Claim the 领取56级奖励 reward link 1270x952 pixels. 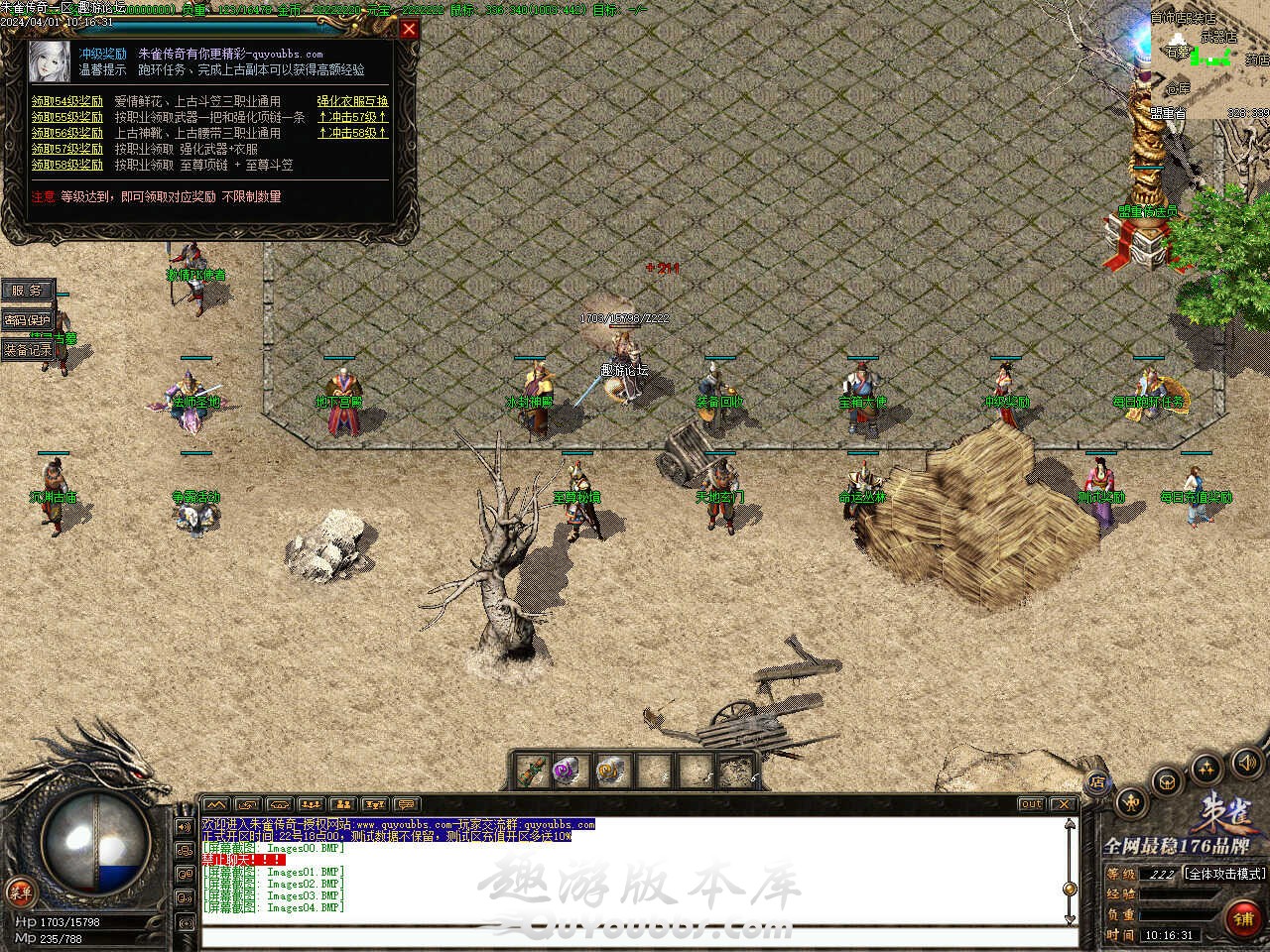tap(66, 133)
